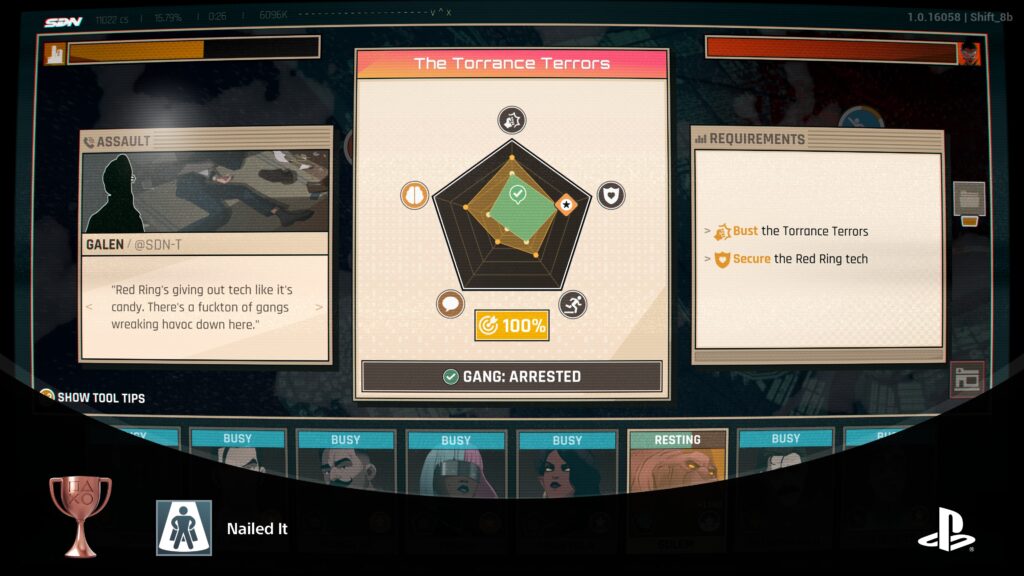Select the fist combat stat icon

tap(512, 121)
